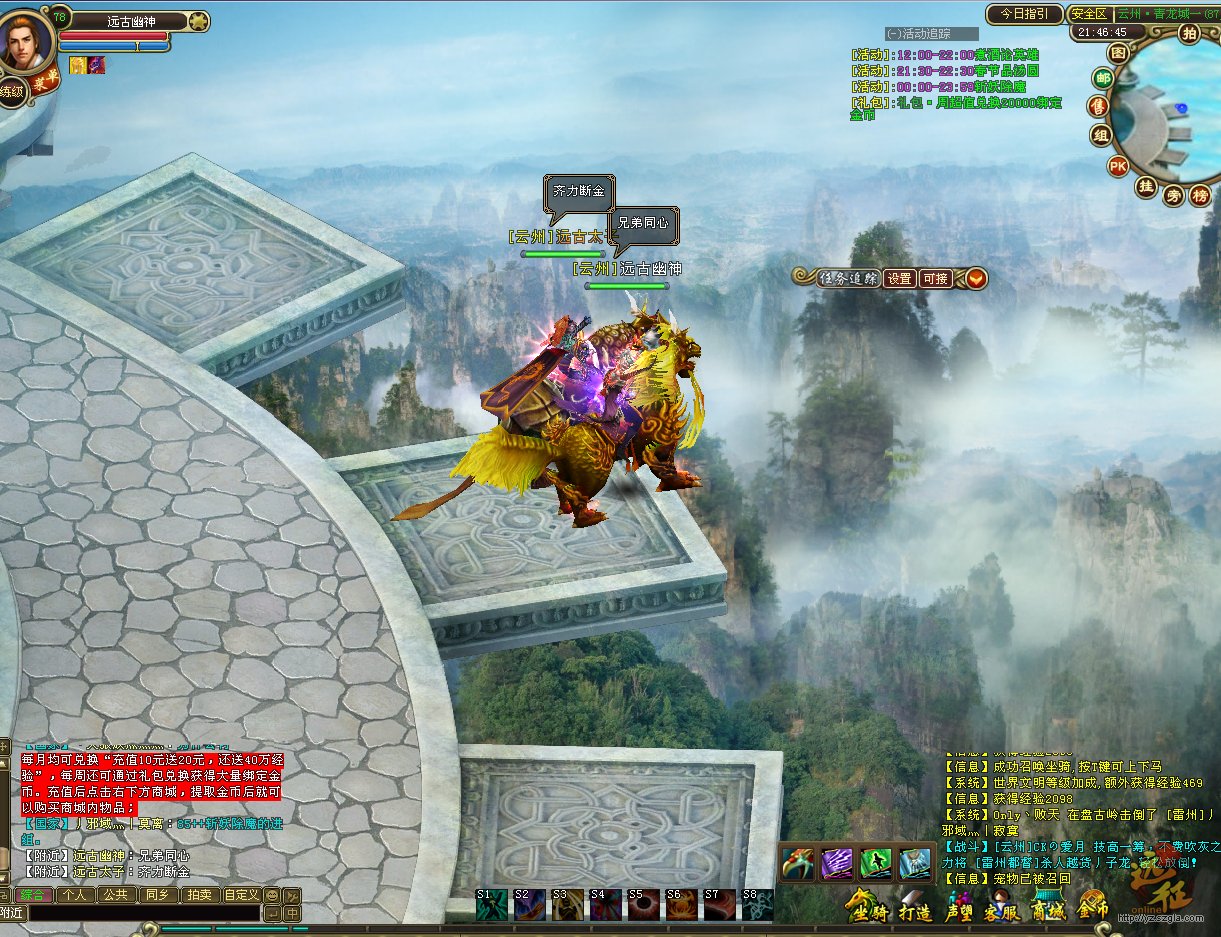Open the 榜 rankings button

click(x=1199, y=195)
